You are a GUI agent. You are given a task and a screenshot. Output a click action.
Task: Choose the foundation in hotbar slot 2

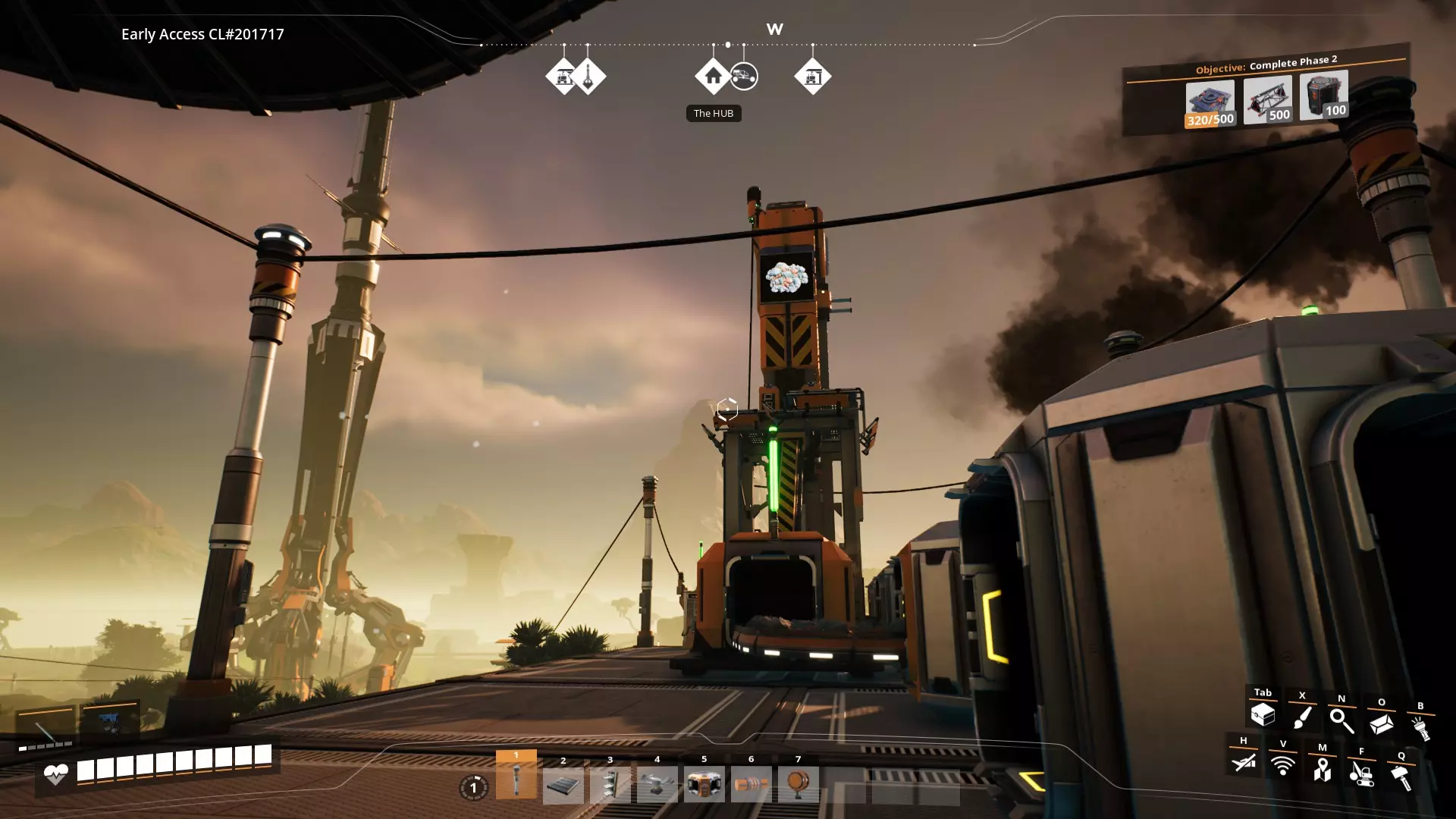pos(563,785)
